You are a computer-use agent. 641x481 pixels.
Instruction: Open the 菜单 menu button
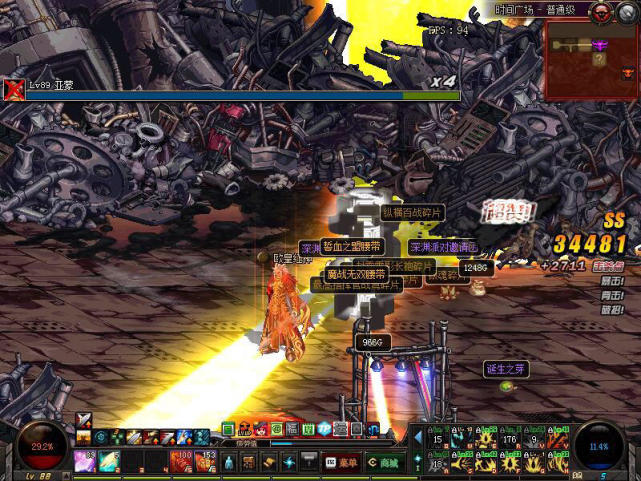tap(341, 462)
